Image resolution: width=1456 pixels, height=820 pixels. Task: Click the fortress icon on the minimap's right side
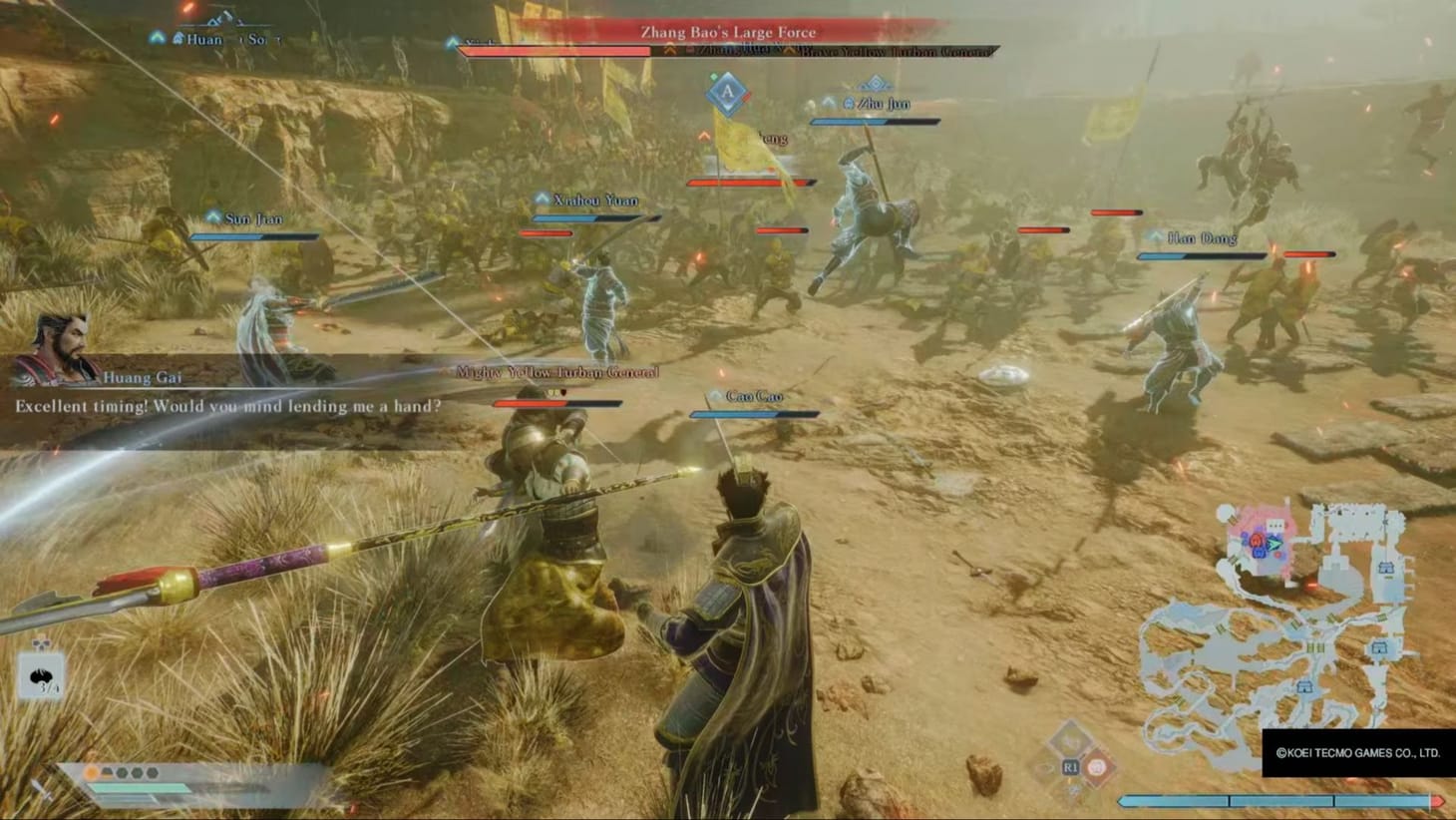(1386, 568)
